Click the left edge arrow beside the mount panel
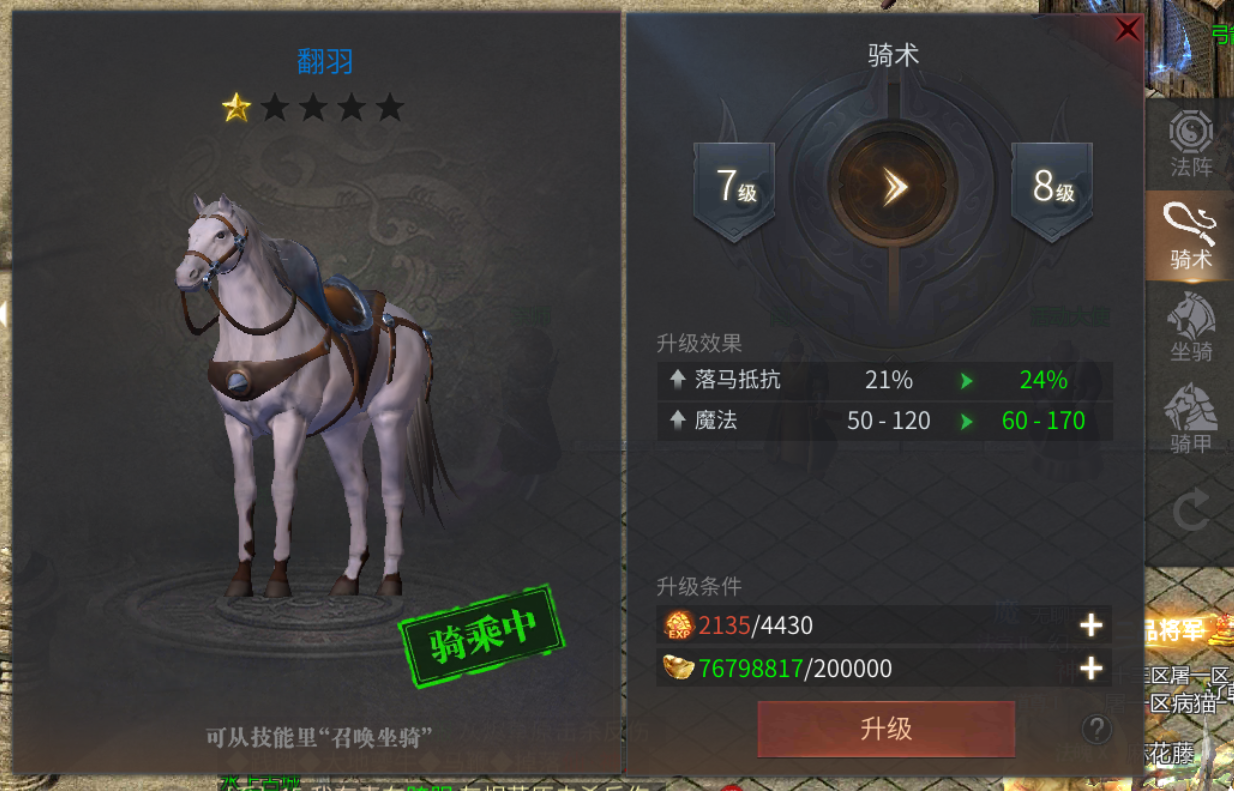This screenshot has width=1234, height=791. coord(4,315)
